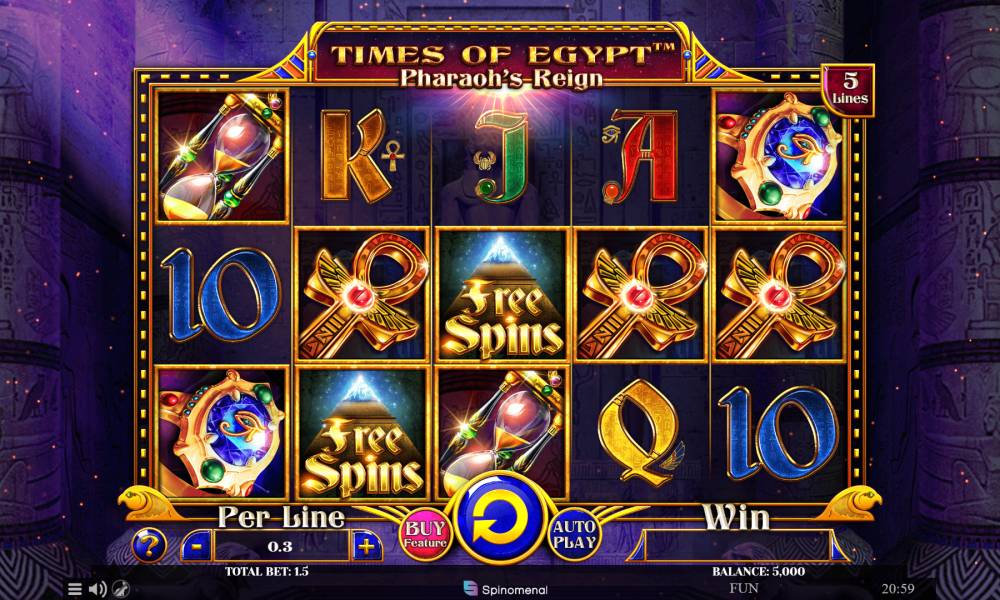Viewport: 1000px width, 600px height.
Task: Toggle the sound speaker icon
Action: pyautogui.click(x=98, y=589)
